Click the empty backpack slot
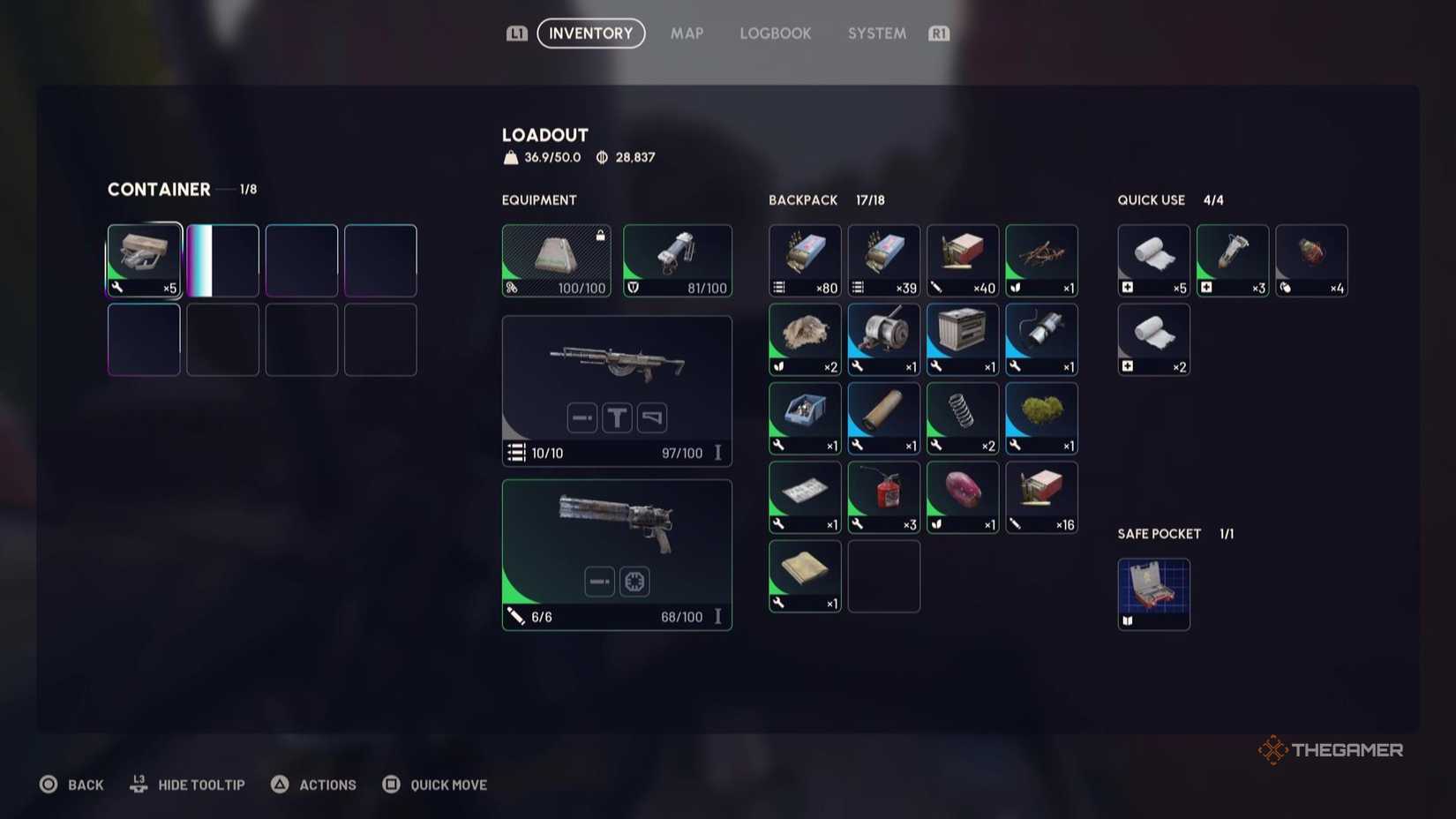The image size is (1456, 819). (883, 576)
